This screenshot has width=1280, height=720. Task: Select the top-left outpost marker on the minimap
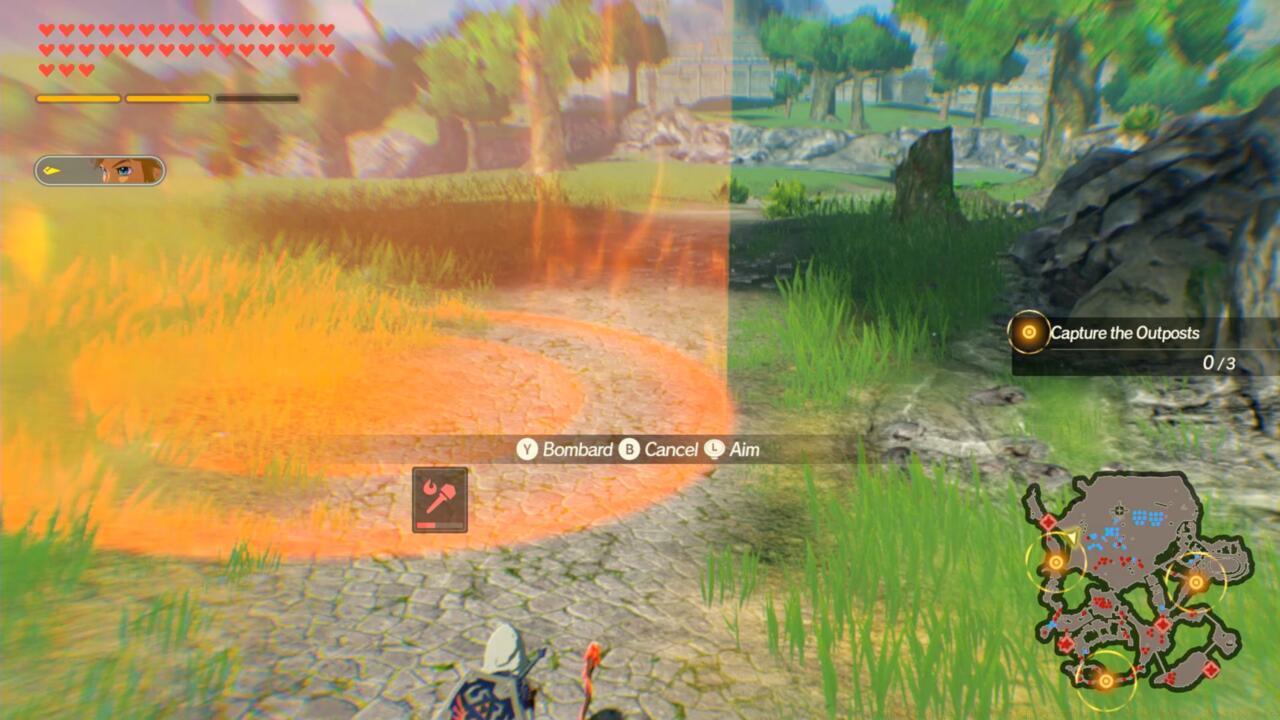coord(1056,562)
